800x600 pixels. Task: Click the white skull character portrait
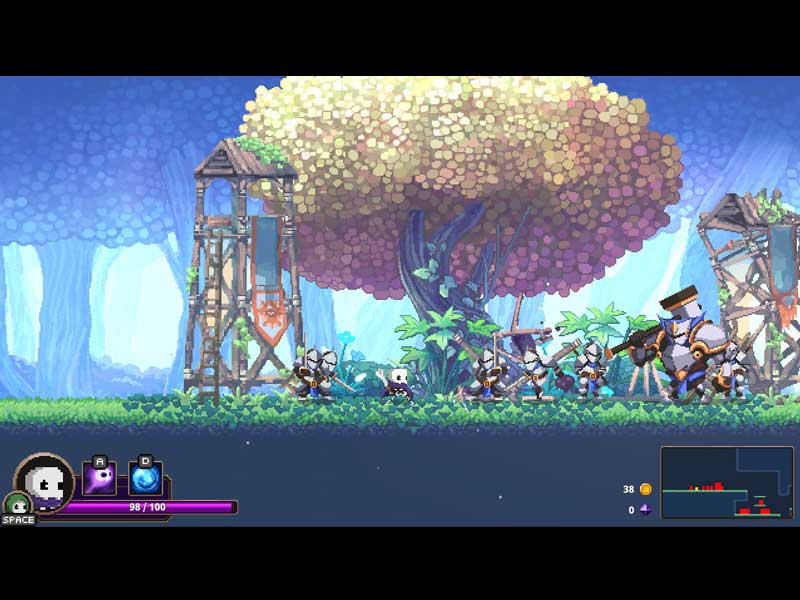coord(45,482)
